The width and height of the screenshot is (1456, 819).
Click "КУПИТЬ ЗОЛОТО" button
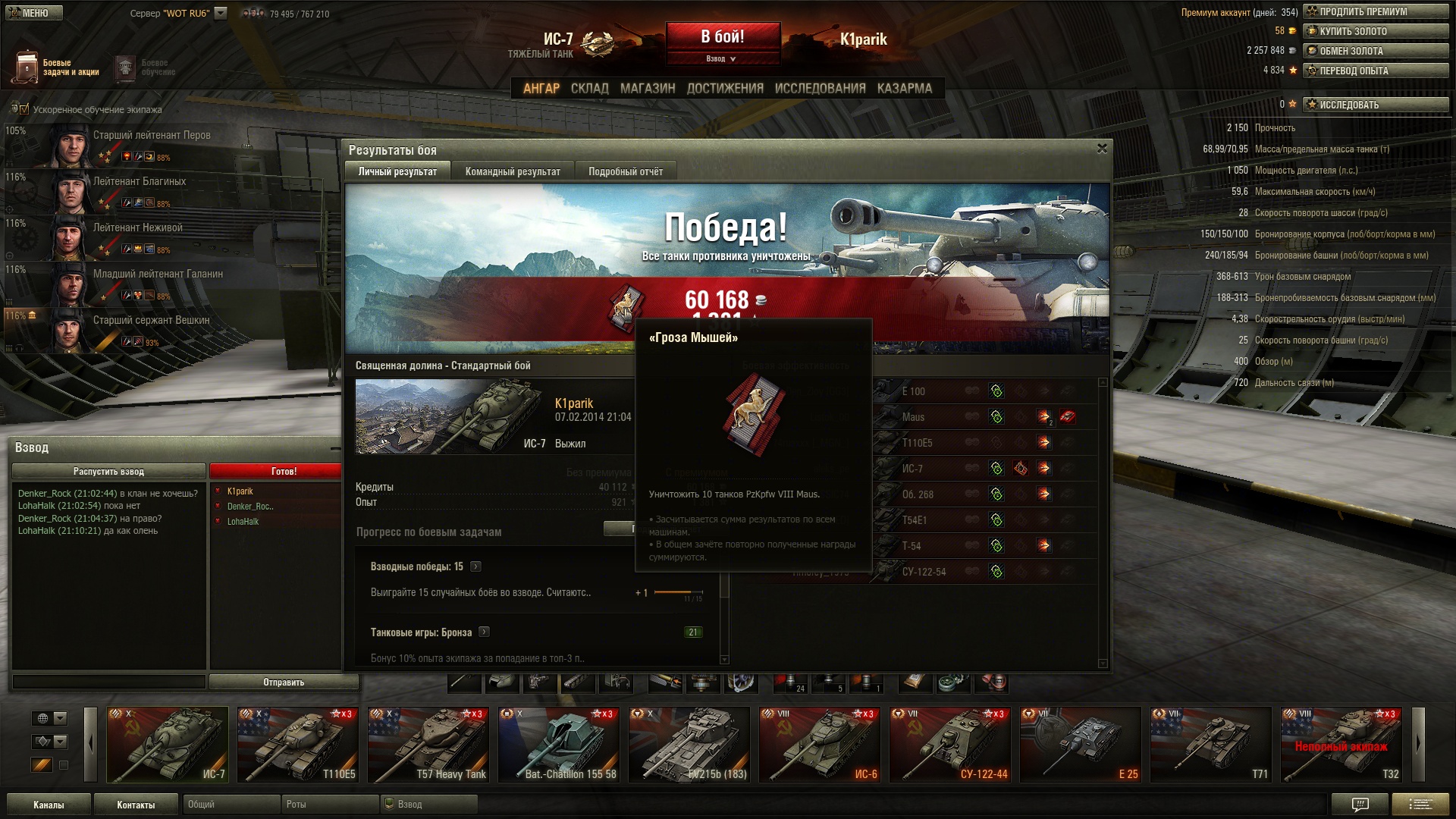click(1375, 31)
